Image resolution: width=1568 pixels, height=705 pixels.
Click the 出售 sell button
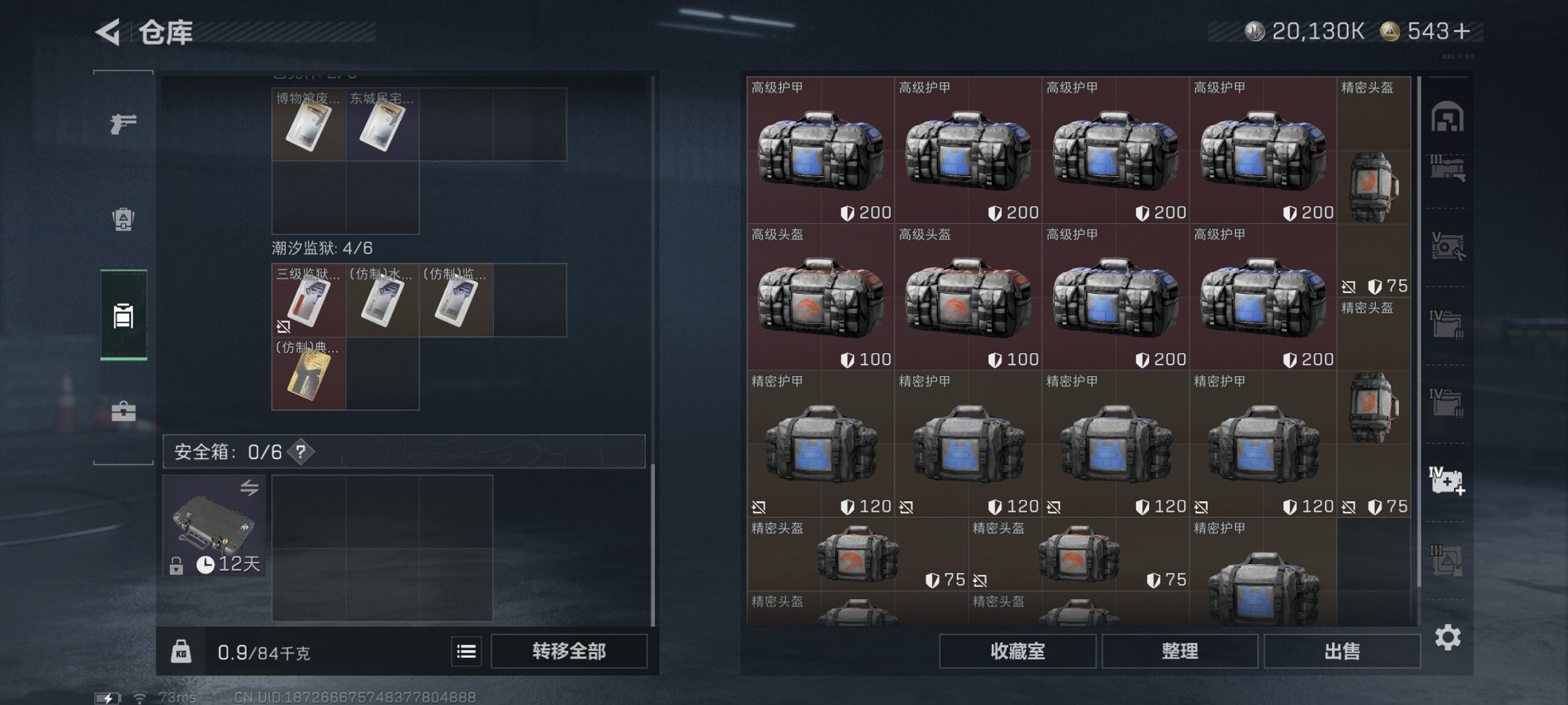(1340, 650)
